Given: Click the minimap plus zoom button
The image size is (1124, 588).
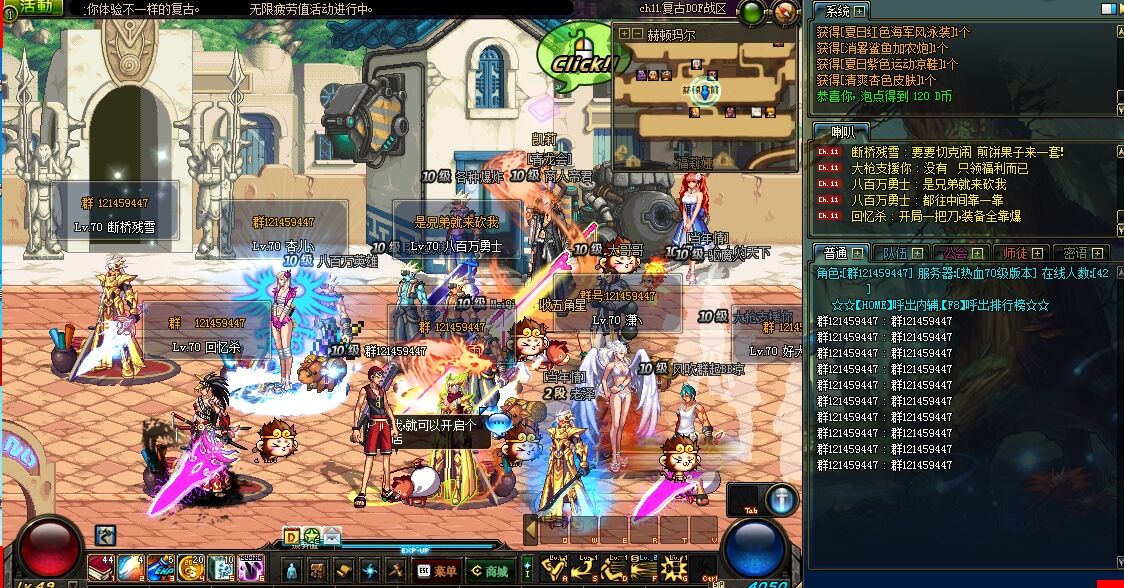Looking at the screenshot, I should click(x=624, y=33).
